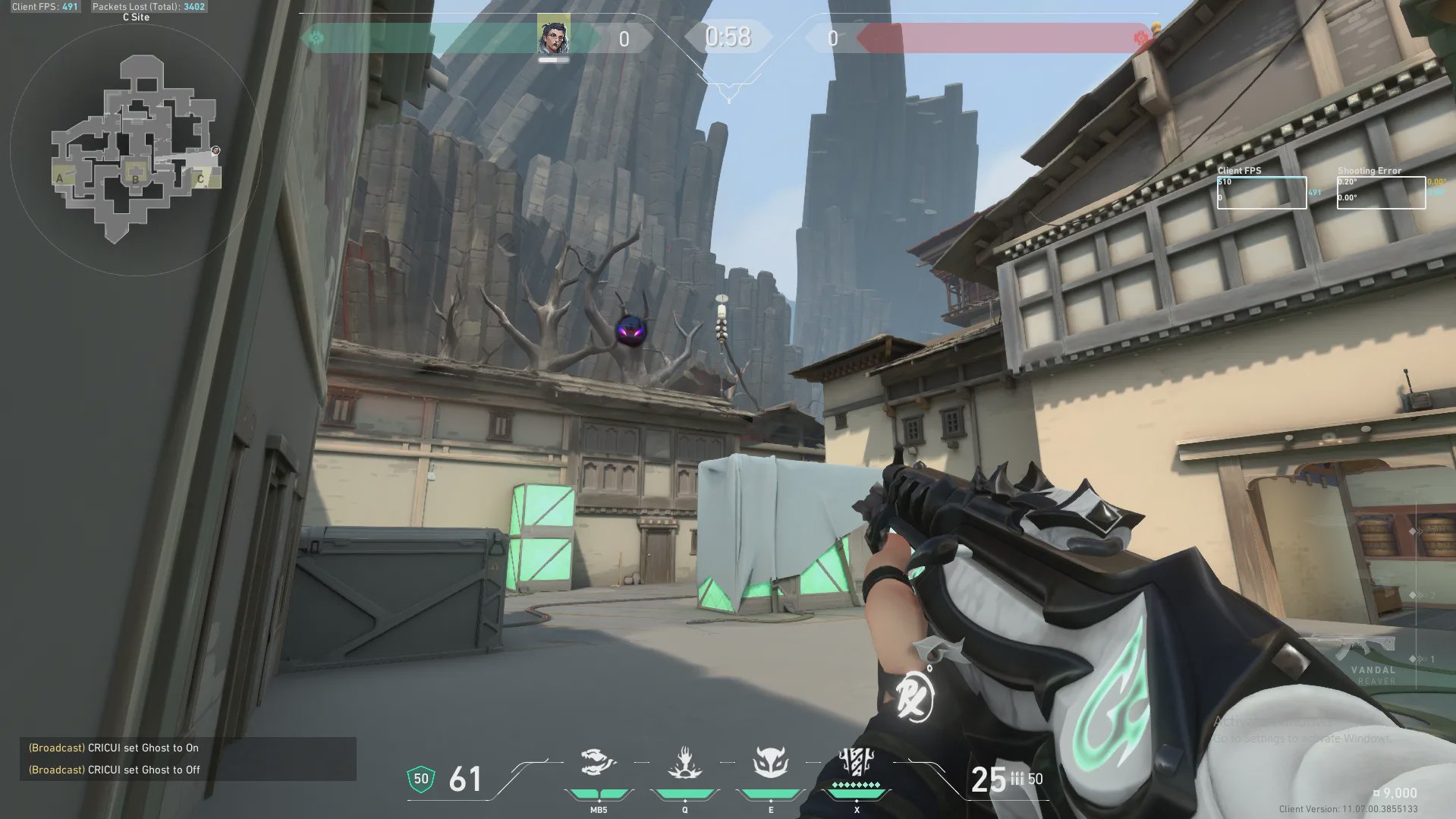Image resolution: width=1456 pixels, height=819 pixels.
Task: Select Fade's agent portrait in top bar
Action: pos(553,36)
